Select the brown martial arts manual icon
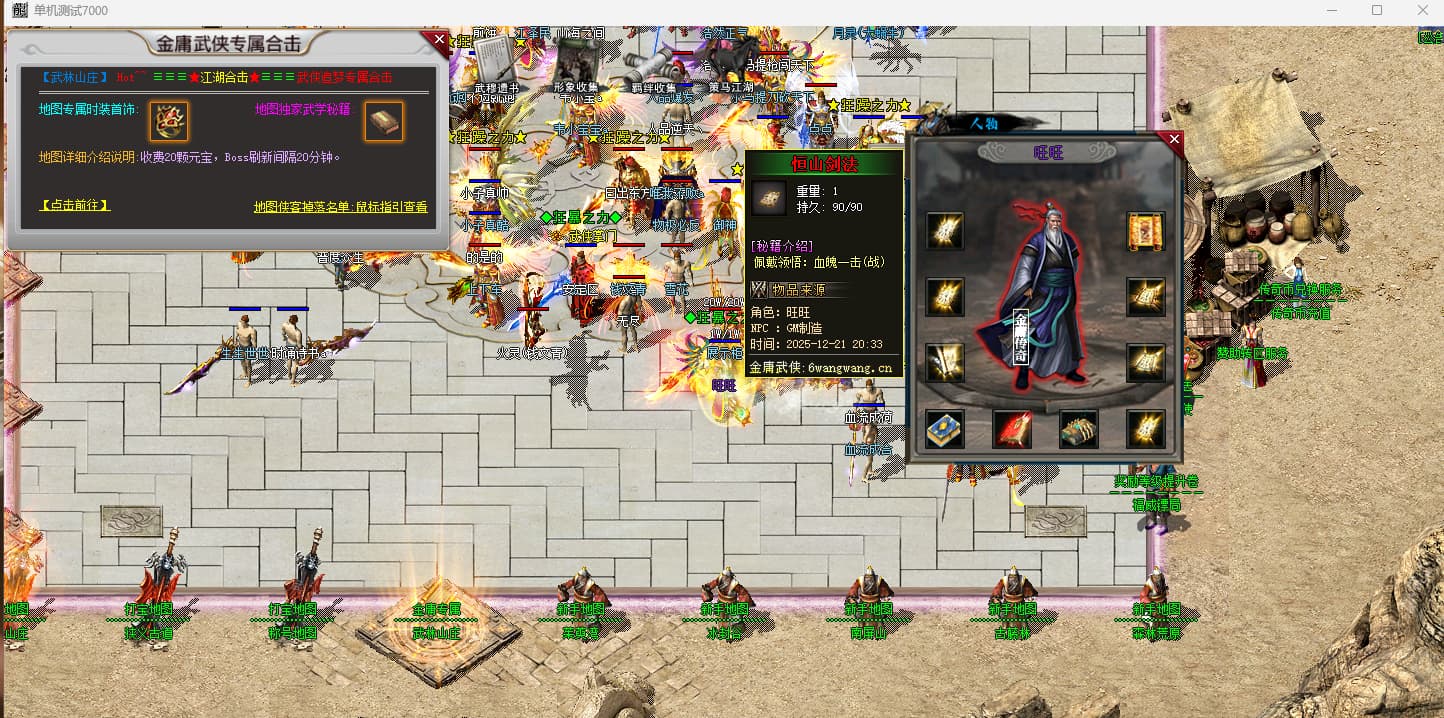The height and width of the screenshot is (718, 1444). click(x=384, y=122)
